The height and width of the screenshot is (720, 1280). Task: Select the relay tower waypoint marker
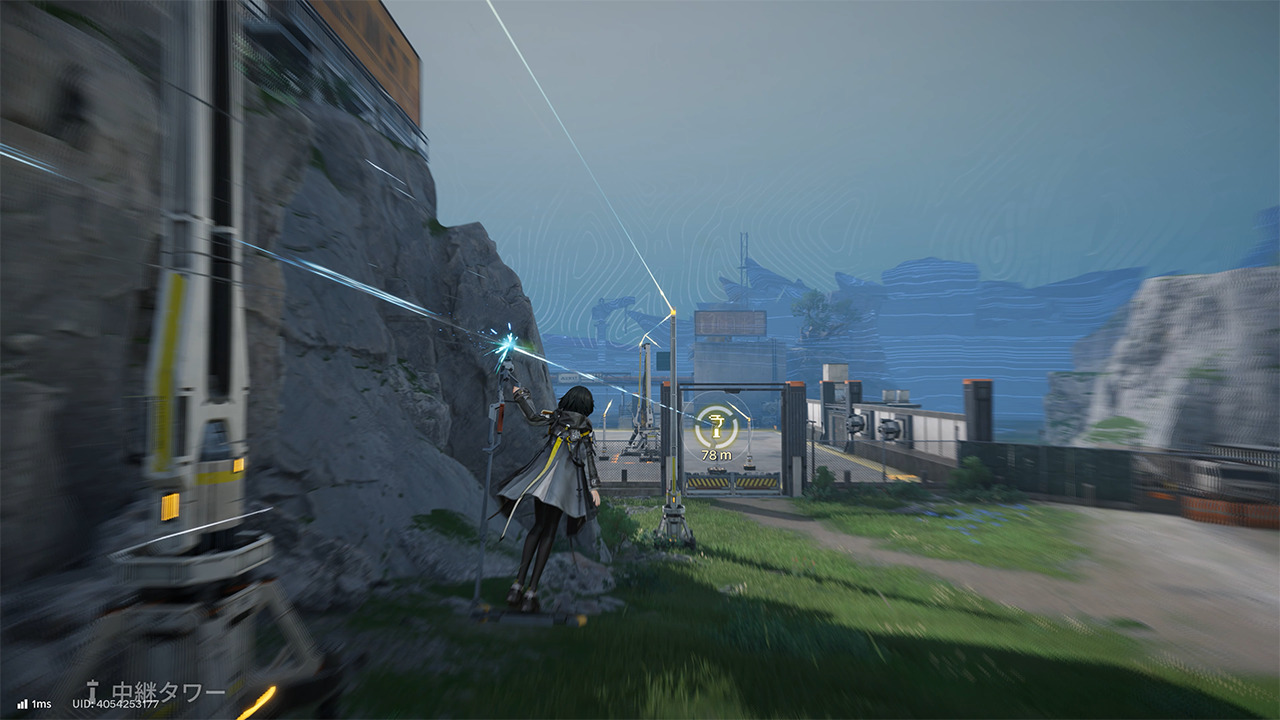pyautogui.click(x=716, y=427)
